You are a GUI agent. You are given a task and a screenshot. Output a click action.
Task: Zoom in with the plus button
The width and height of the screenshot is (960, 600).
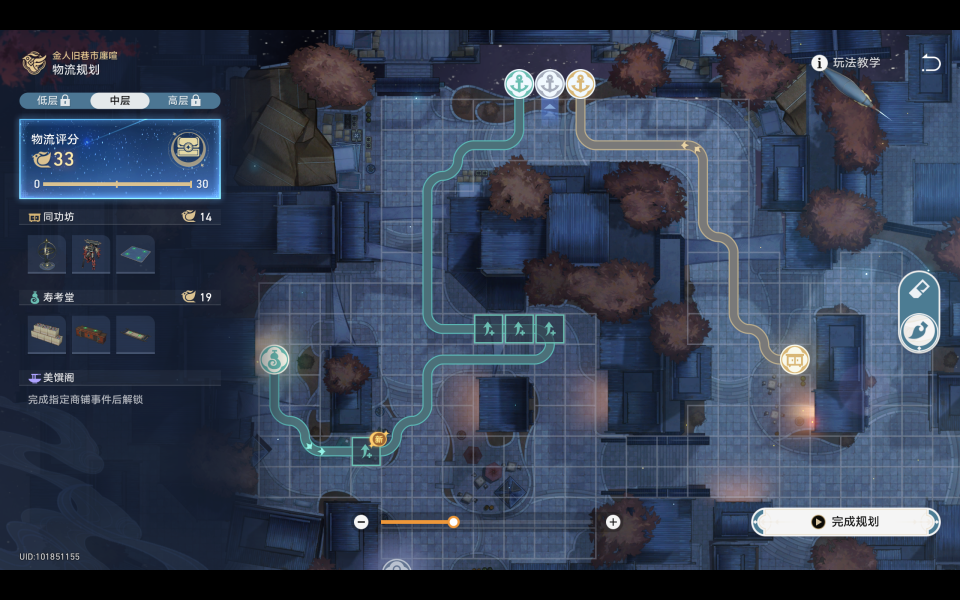(x=613, y=522)
